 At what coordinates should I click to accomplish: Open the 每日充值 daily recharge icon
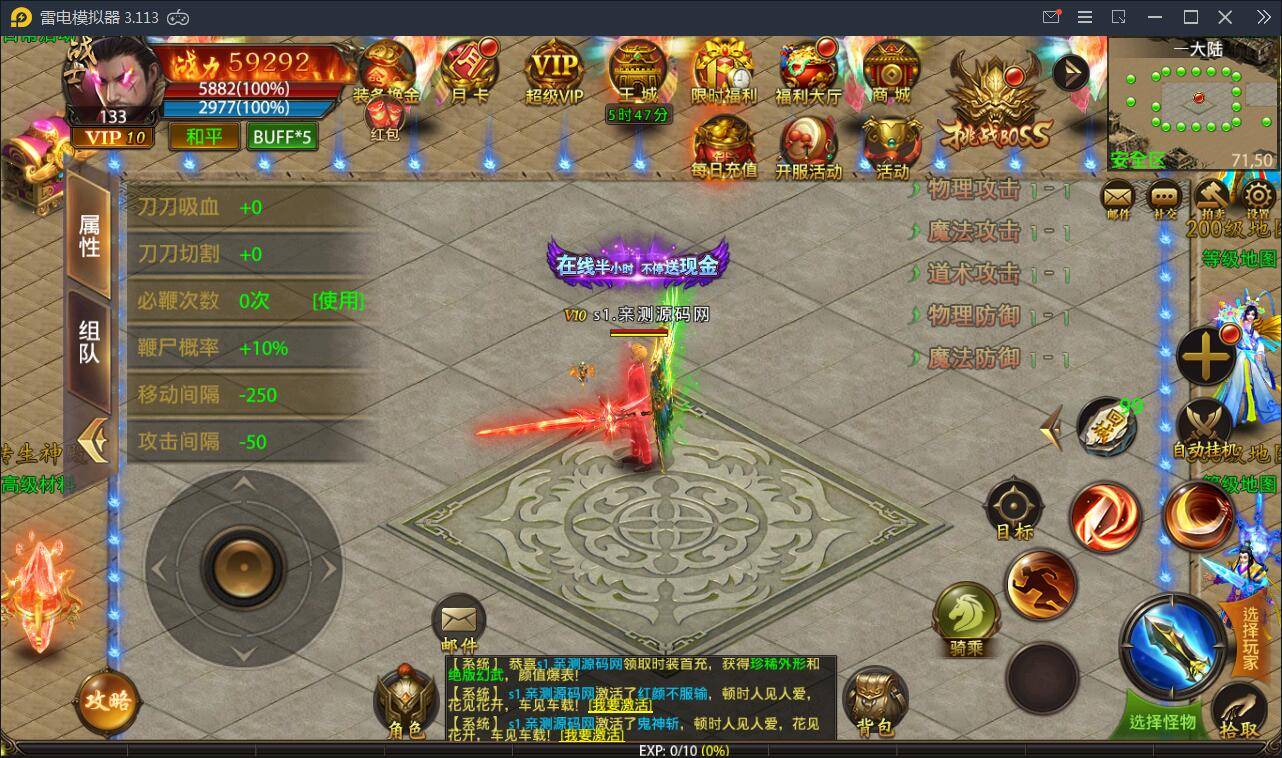724,148
